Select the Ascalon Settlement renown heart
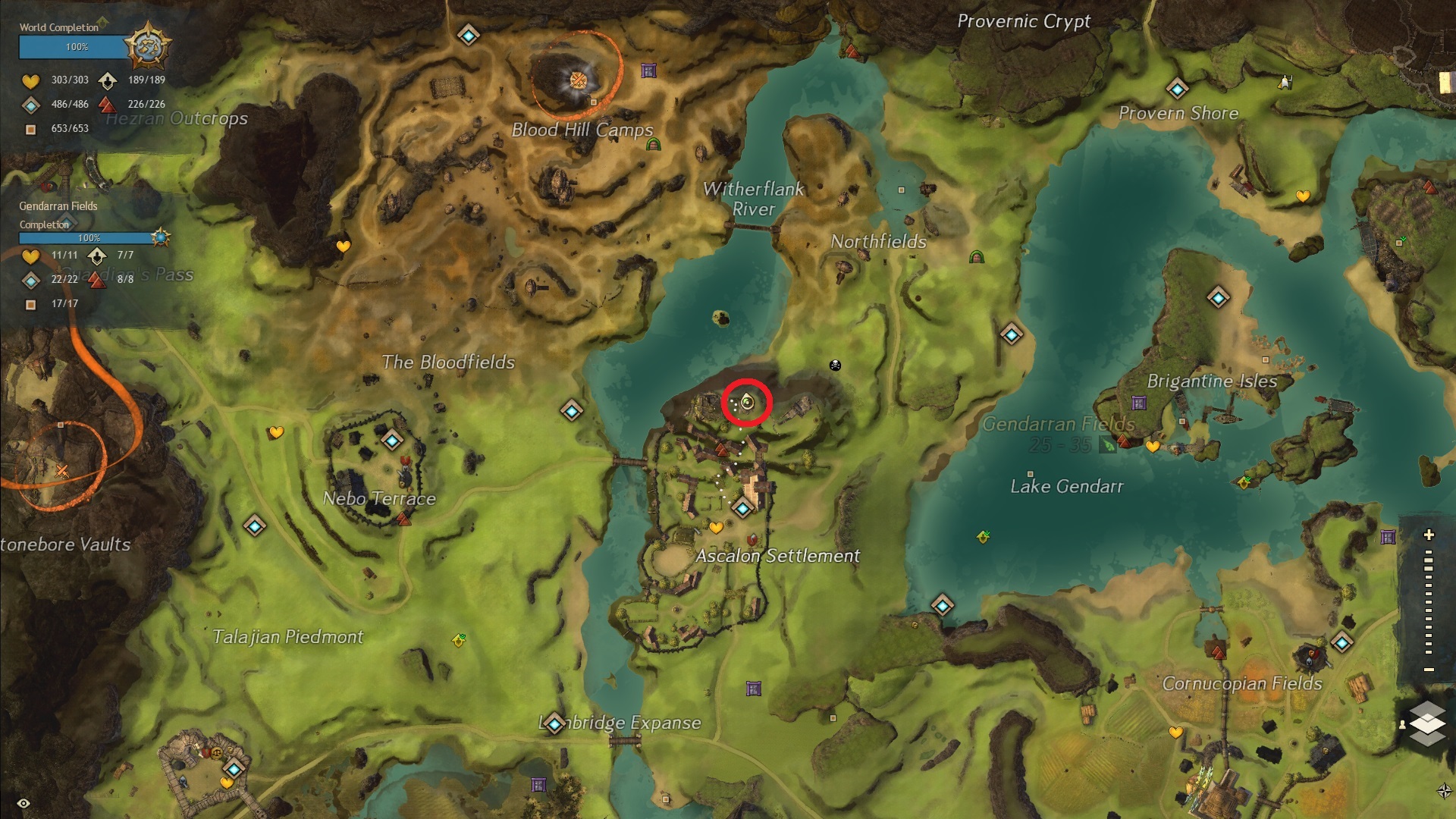The image size is (1456, 819). pyautogui.click(x=716, y=527)
